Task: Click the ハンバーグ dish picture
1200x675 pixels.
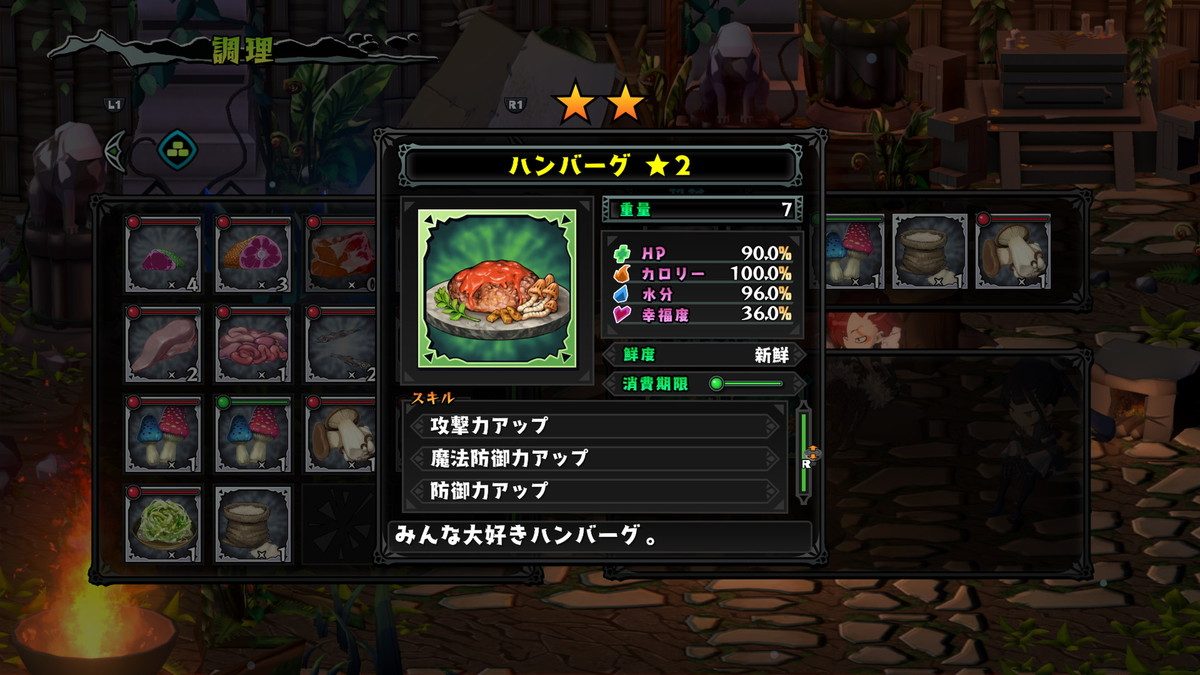Action: [x=497, y=288]
